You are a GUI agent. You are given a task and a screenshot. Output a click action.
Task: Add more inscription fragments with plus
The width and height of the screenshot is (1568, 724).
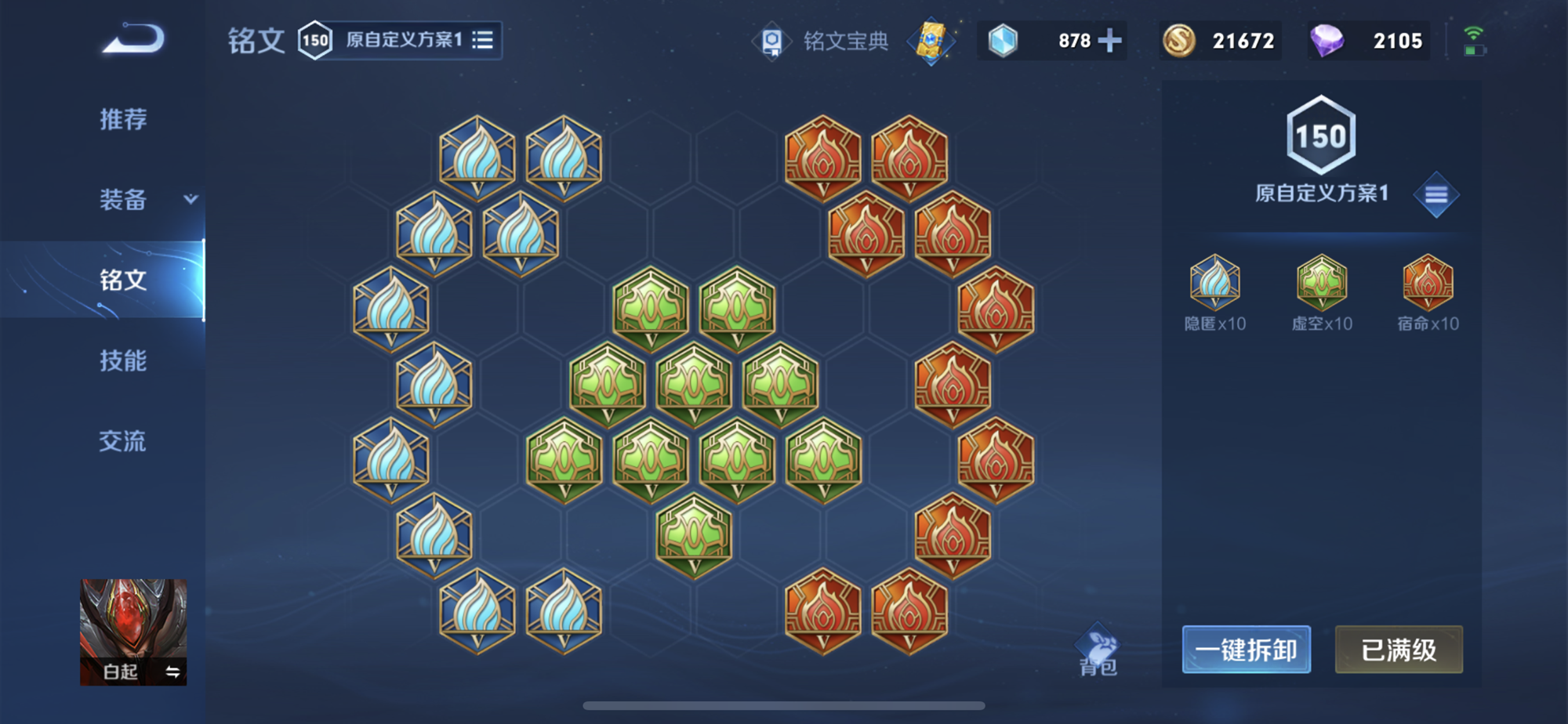tap(1110, 41)
